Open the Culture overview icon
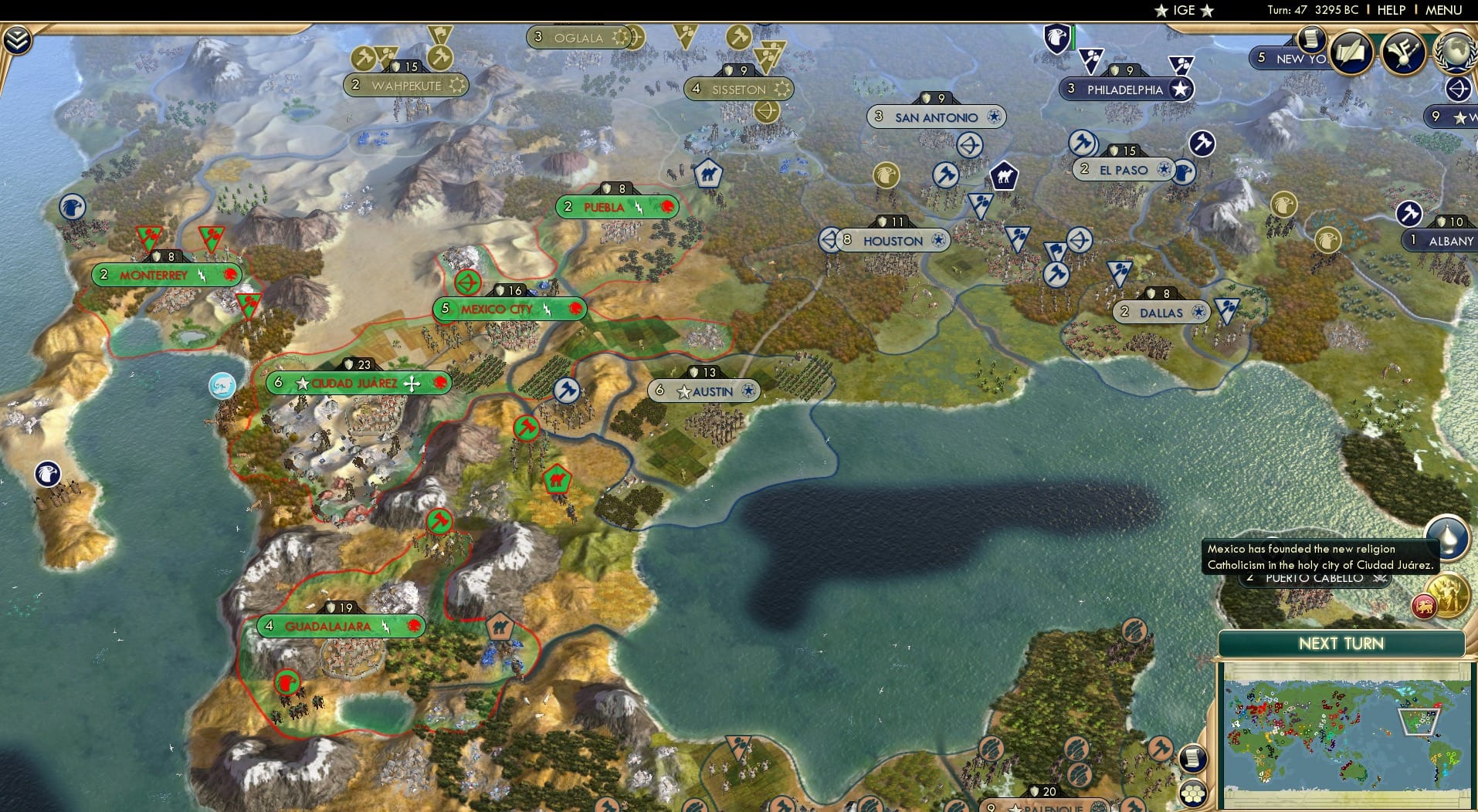Viewport: 1478px width, 812px height. (1405, 54)
